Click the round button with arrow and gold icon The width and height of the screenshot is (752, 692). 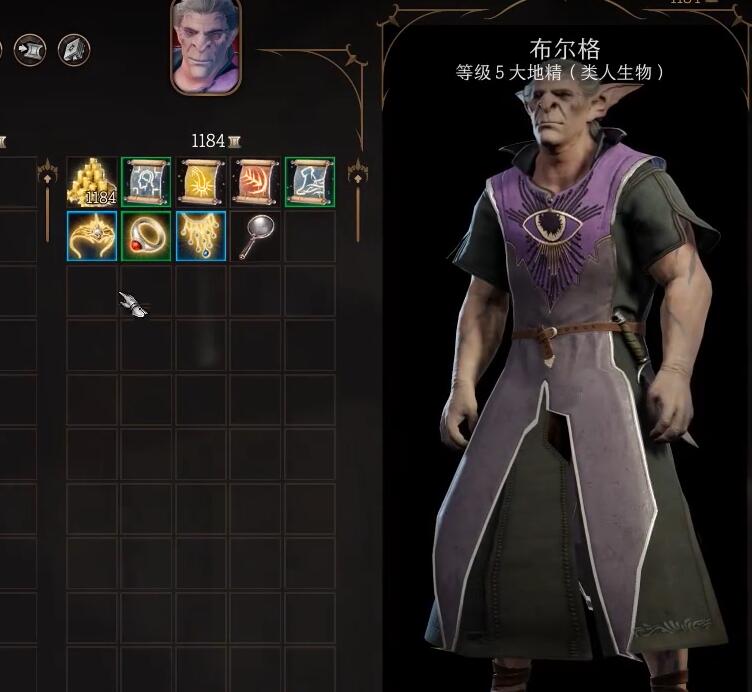30,48
